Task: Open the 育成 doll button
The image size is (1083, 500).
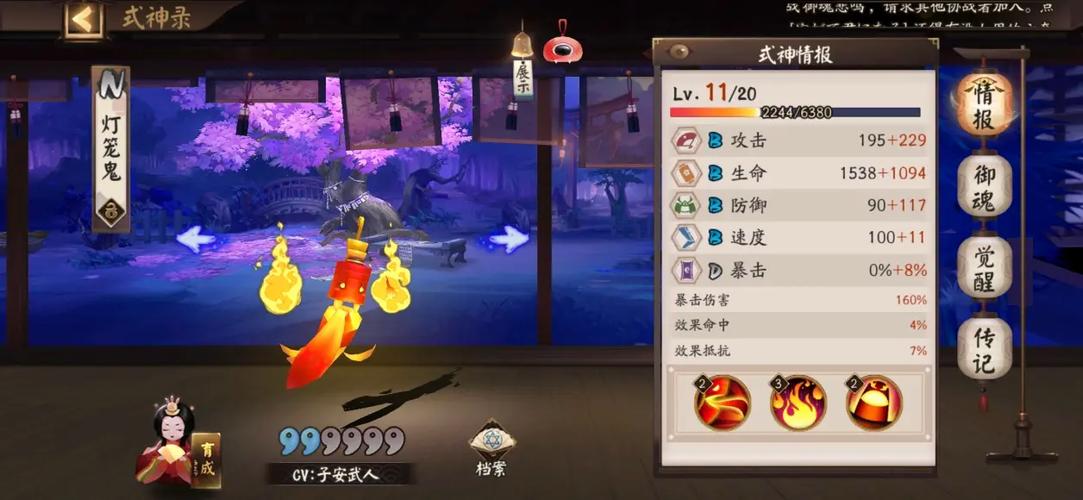Action: tap(177, 449)
